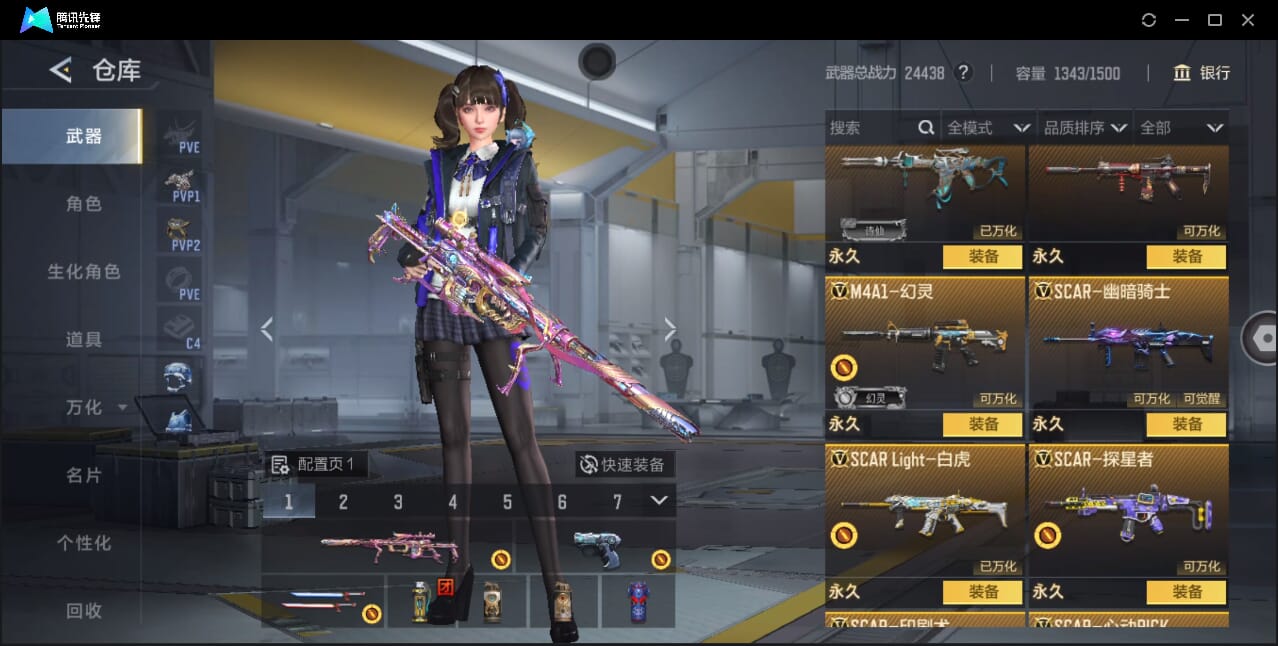Image resolution: width=1278 pixels, height=646 pixels.
Task: Open the 品质排序 sort dropdown
Action: tap(1085, 128)
